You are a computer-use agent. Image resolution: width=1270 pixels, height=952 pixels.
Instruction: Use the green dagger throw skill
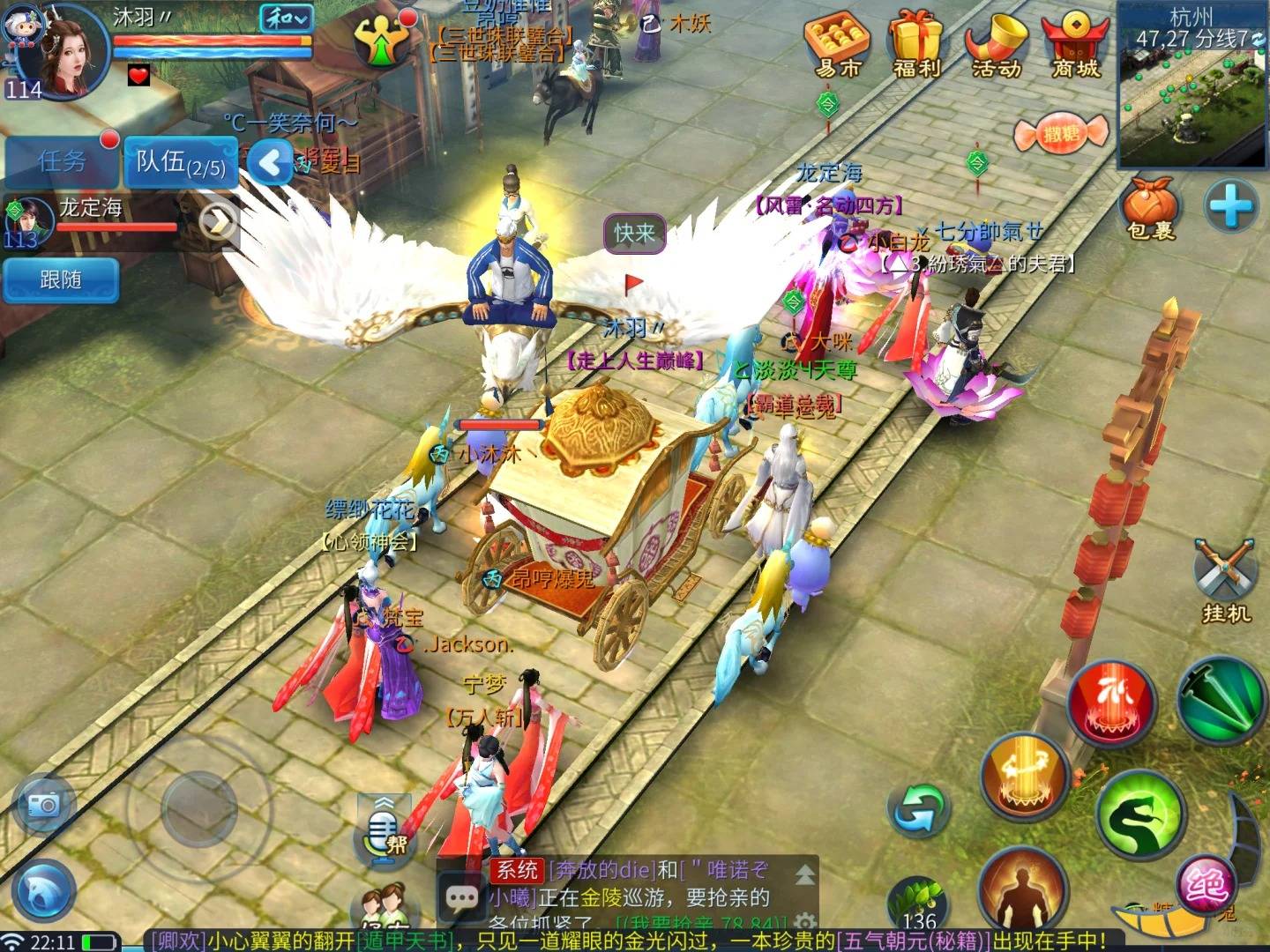1221,702
